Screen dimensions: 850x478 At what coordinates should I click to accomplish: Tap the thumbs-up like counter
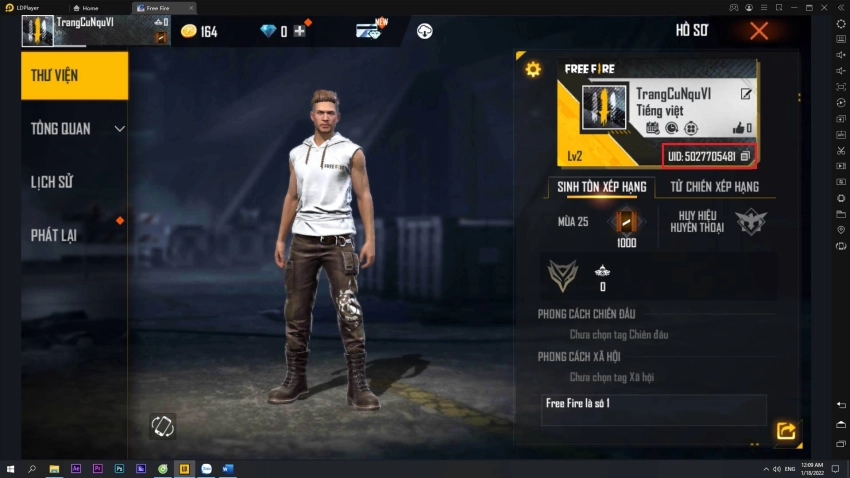[742, 128]
